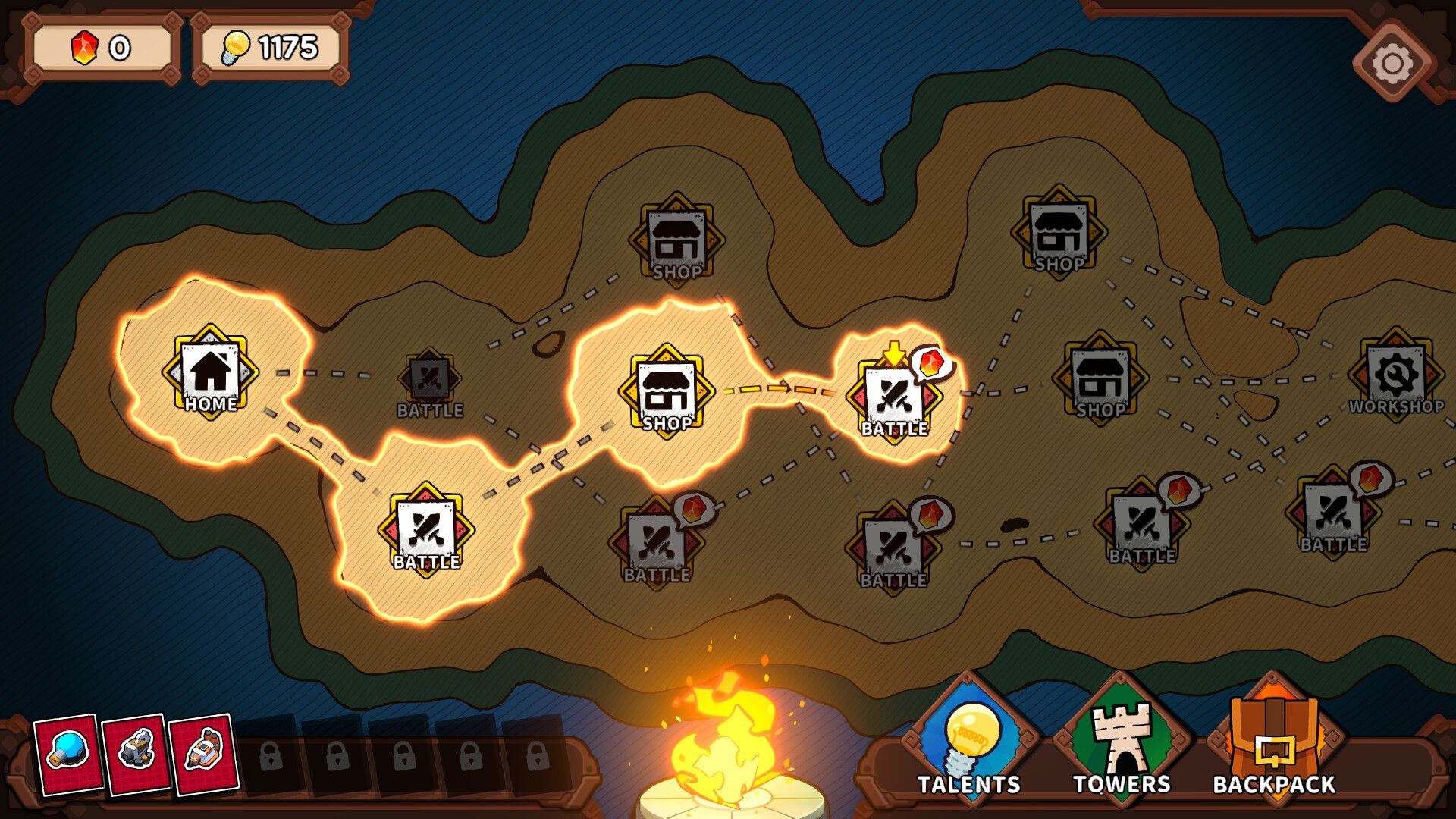This screenshot has width=1456, height=819.
Task: Select the gray and tan turret card
Action: (136, 753)
